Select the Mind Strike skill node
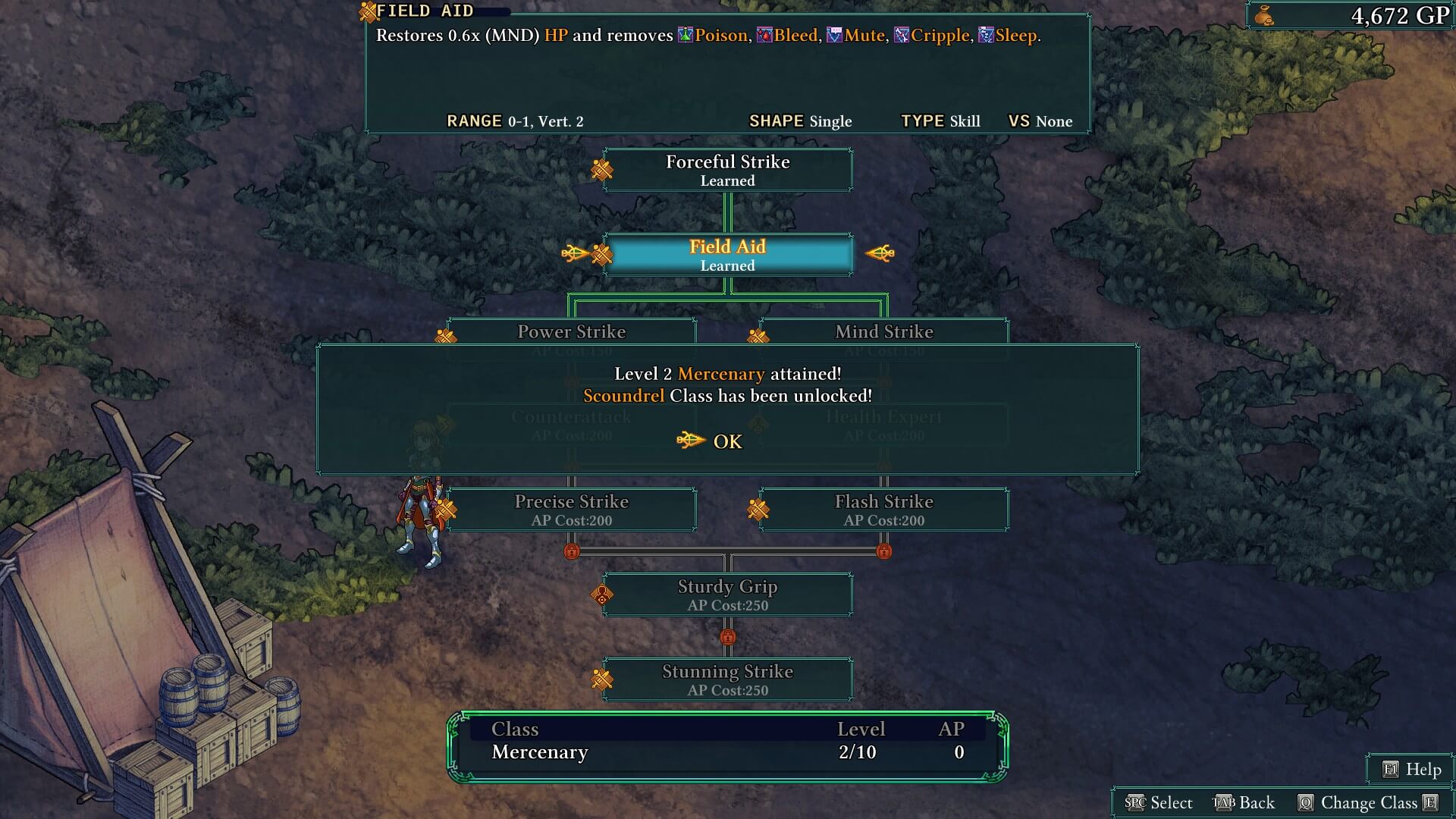This screenshot has height=819, width=1456. tap(883, 332)
